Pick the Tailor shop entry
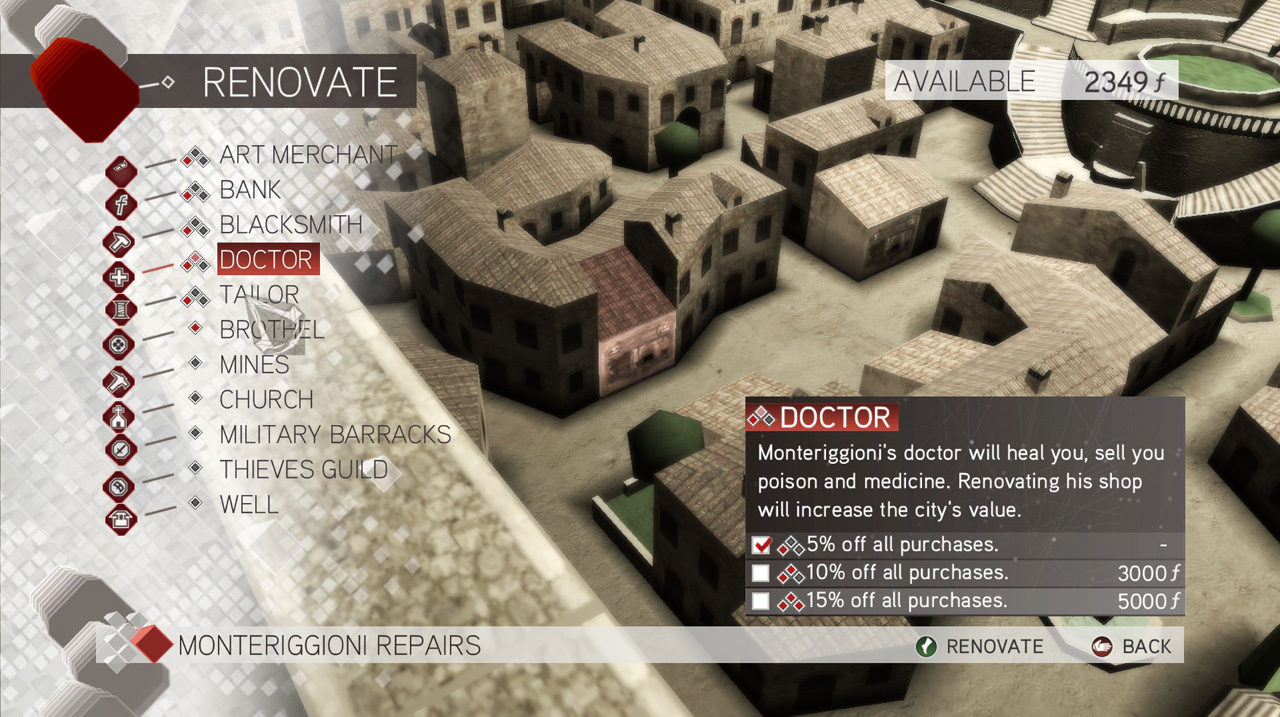 (259, 295)
